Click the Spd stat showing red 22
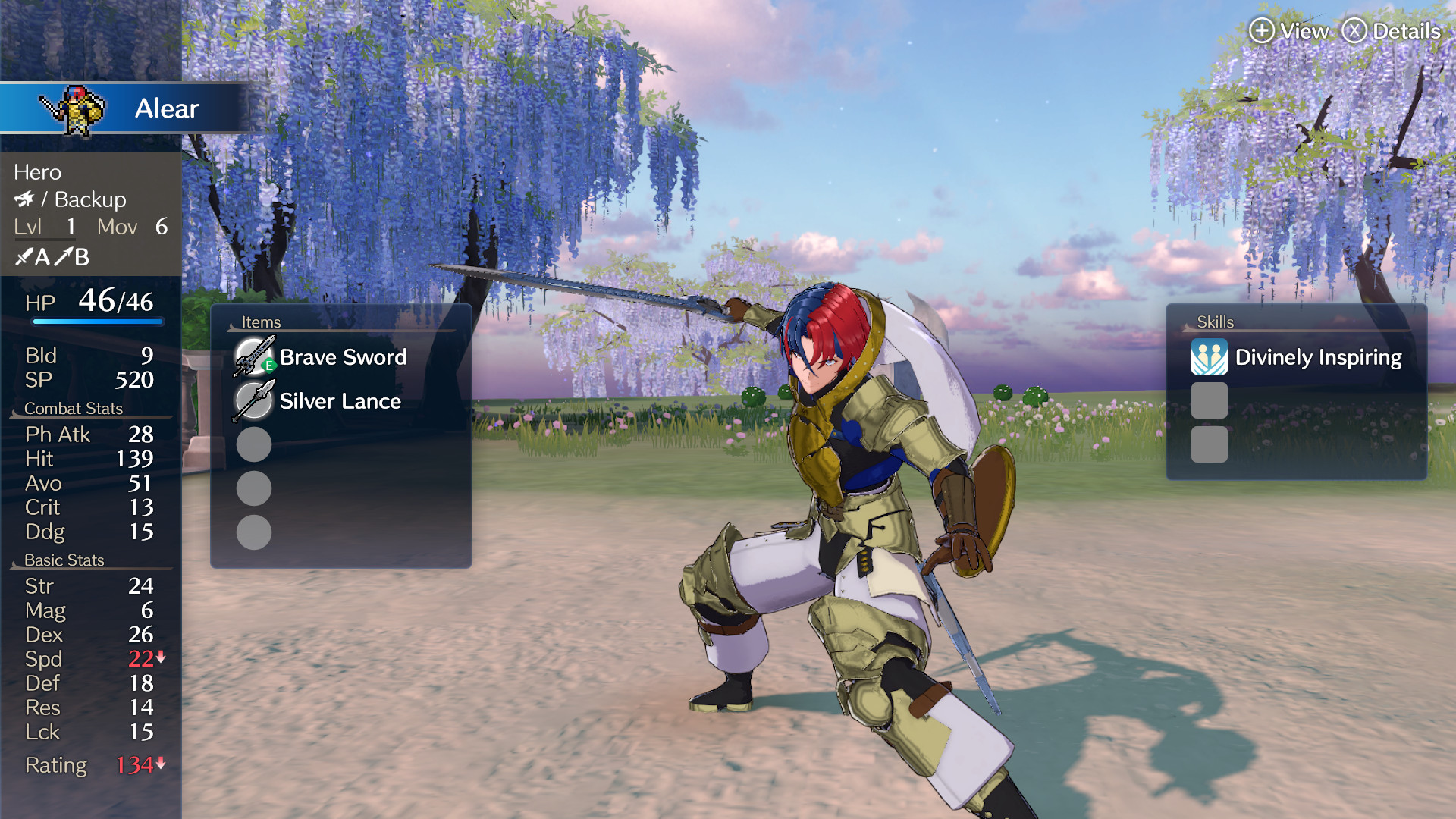Image resolution: width=1456 pixels, height=819 pixels. (139, 659)
